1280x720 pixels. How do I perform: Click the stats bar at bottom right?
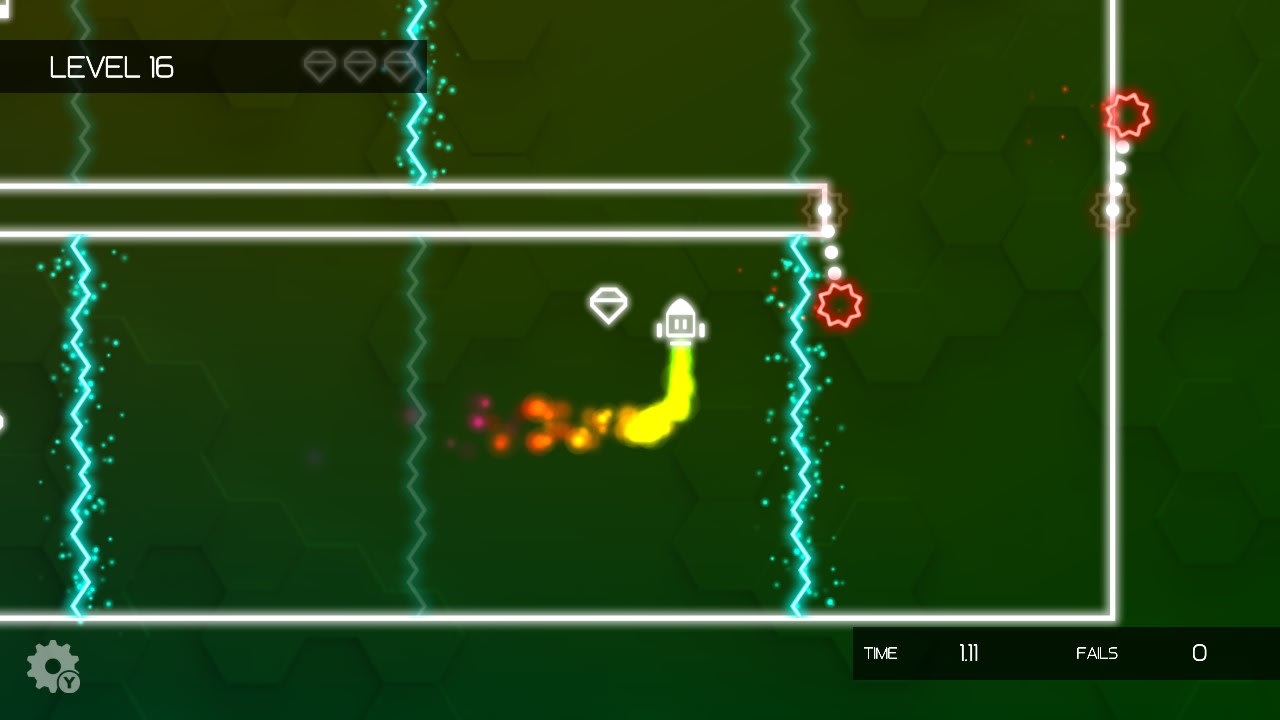point(1060,653)
